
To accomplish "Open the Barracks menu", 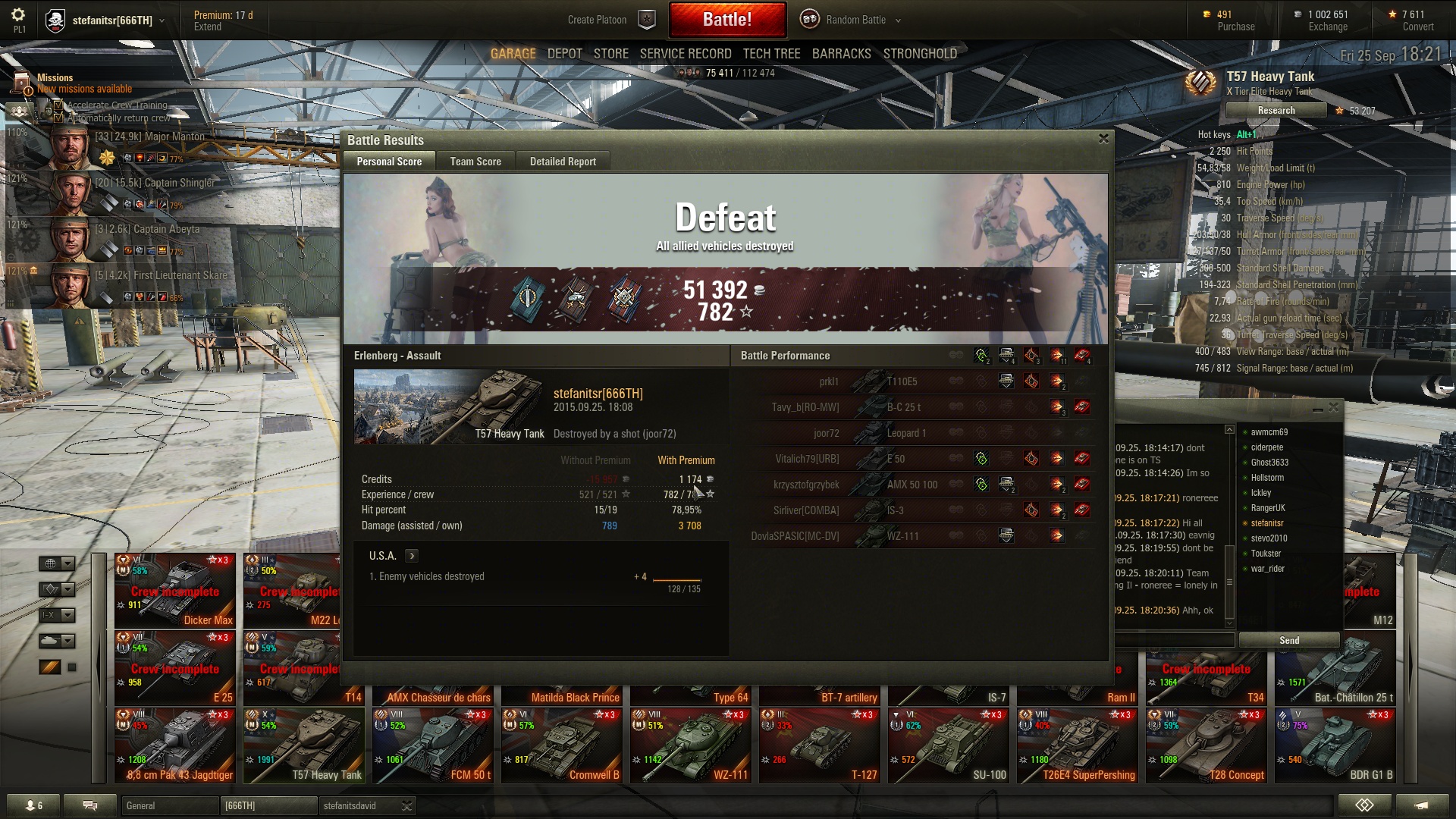I will coord(841,54).
